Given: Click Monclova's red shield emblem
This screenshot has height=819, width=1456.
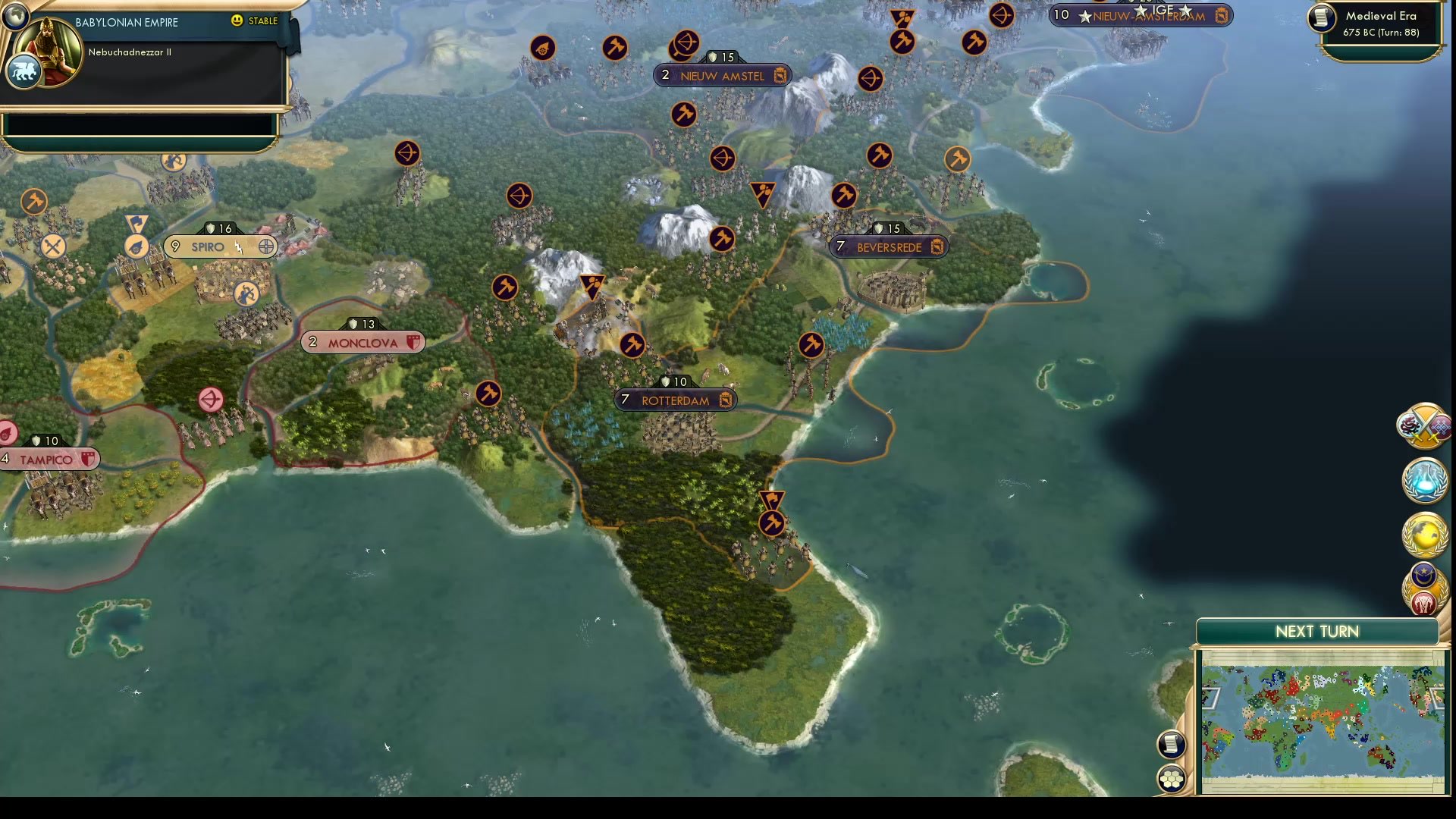Looking at the screenshot, I should click(413, 341).
